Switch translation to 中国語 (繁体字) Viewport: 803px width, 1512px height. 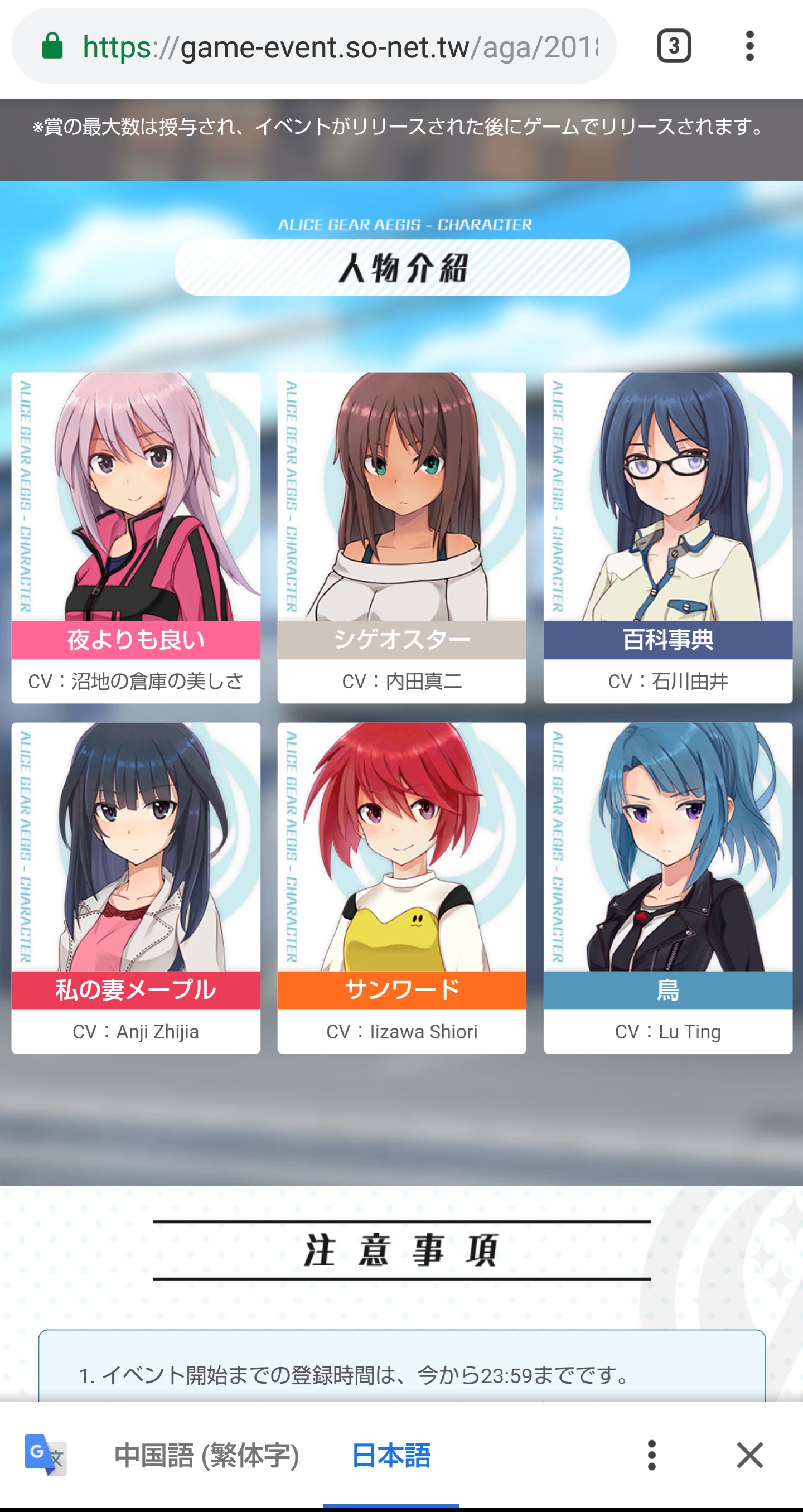207,1455
